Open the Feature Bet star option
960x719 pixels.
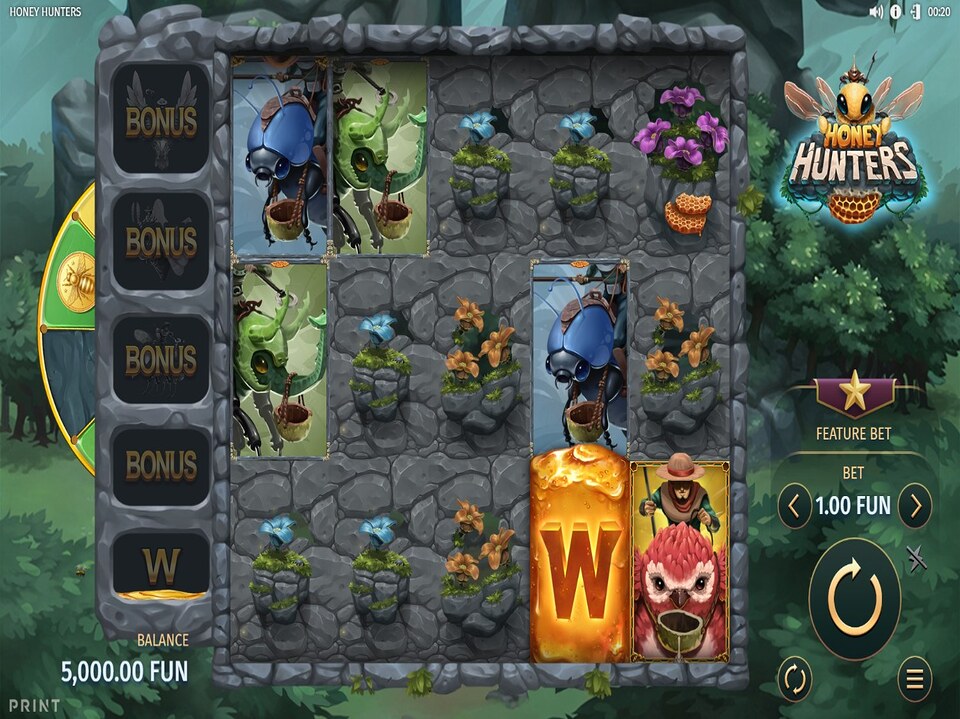click(x=854, y=395)
